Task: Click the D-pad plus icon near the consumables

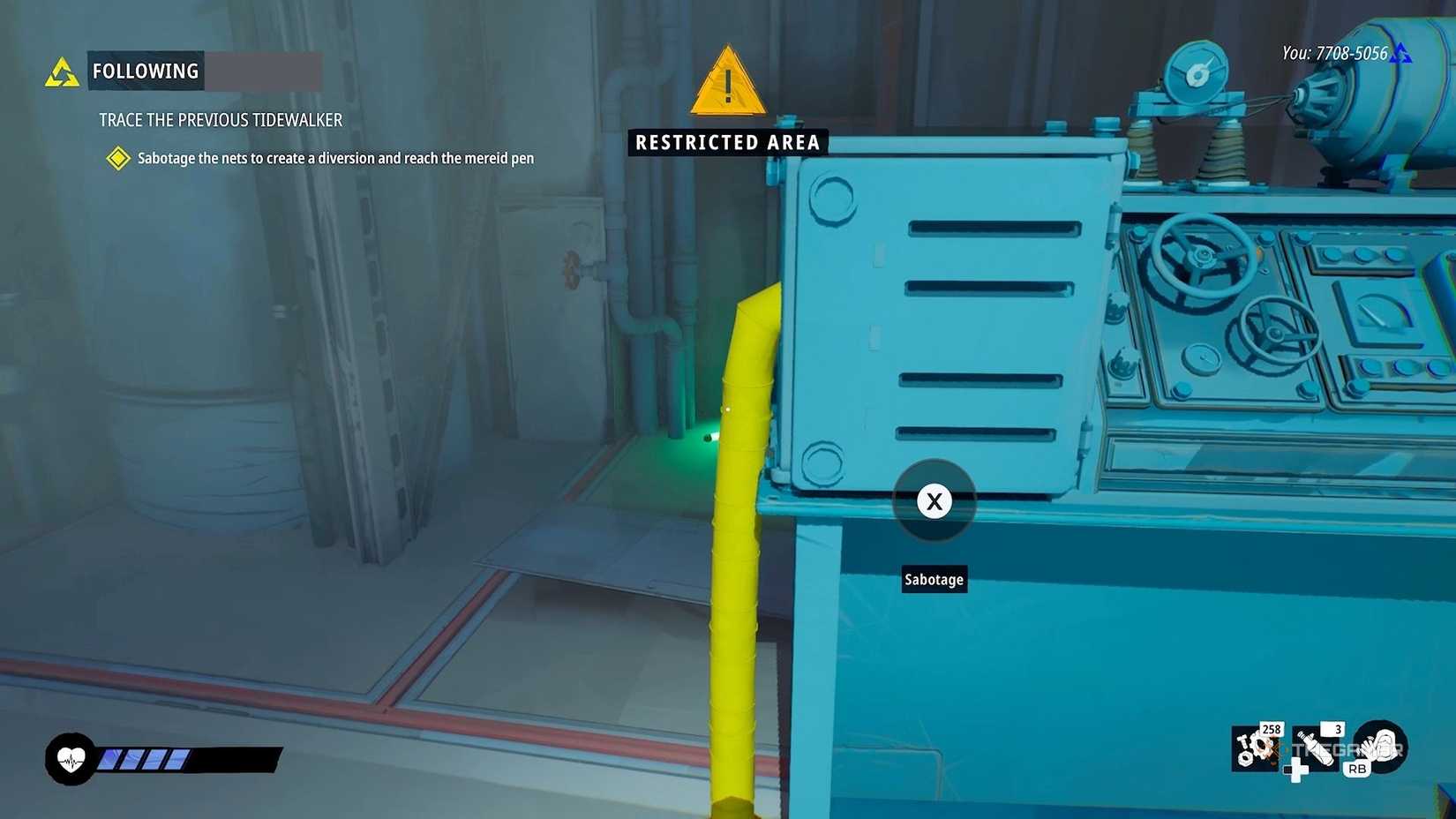Action: click(x=1296, y=772)
